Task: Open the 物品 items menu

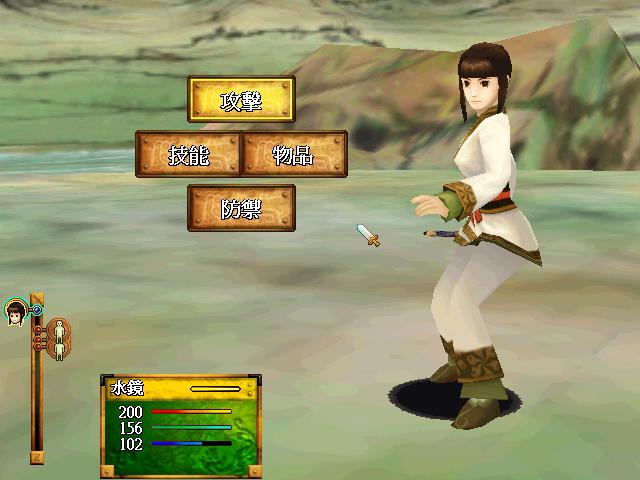Action: coord(294,154)
